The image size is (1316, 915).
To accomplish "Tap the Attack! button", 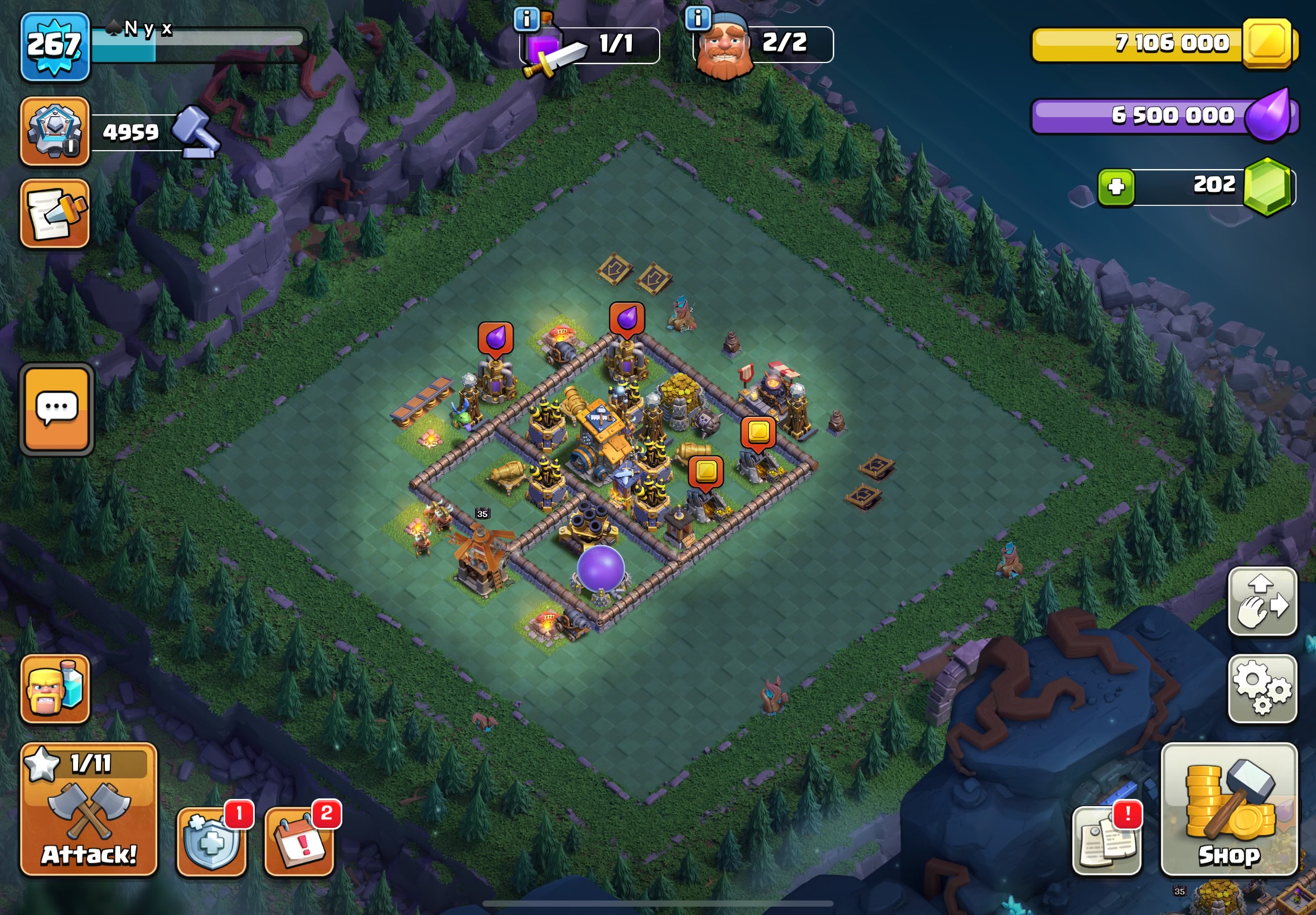I will pos(89,810).
